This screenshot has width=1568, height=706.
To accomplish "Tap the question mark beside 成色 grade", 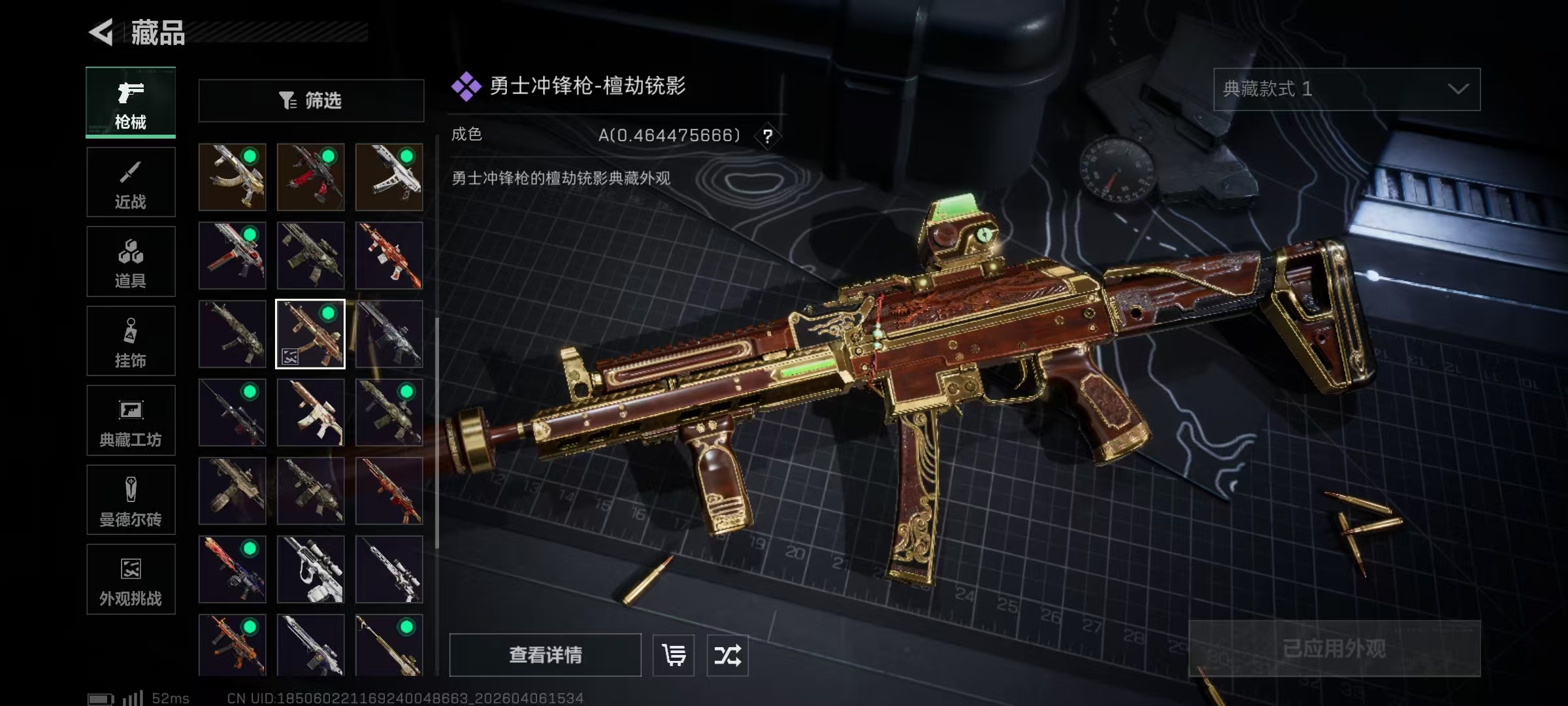I will (x=768, y=136).
